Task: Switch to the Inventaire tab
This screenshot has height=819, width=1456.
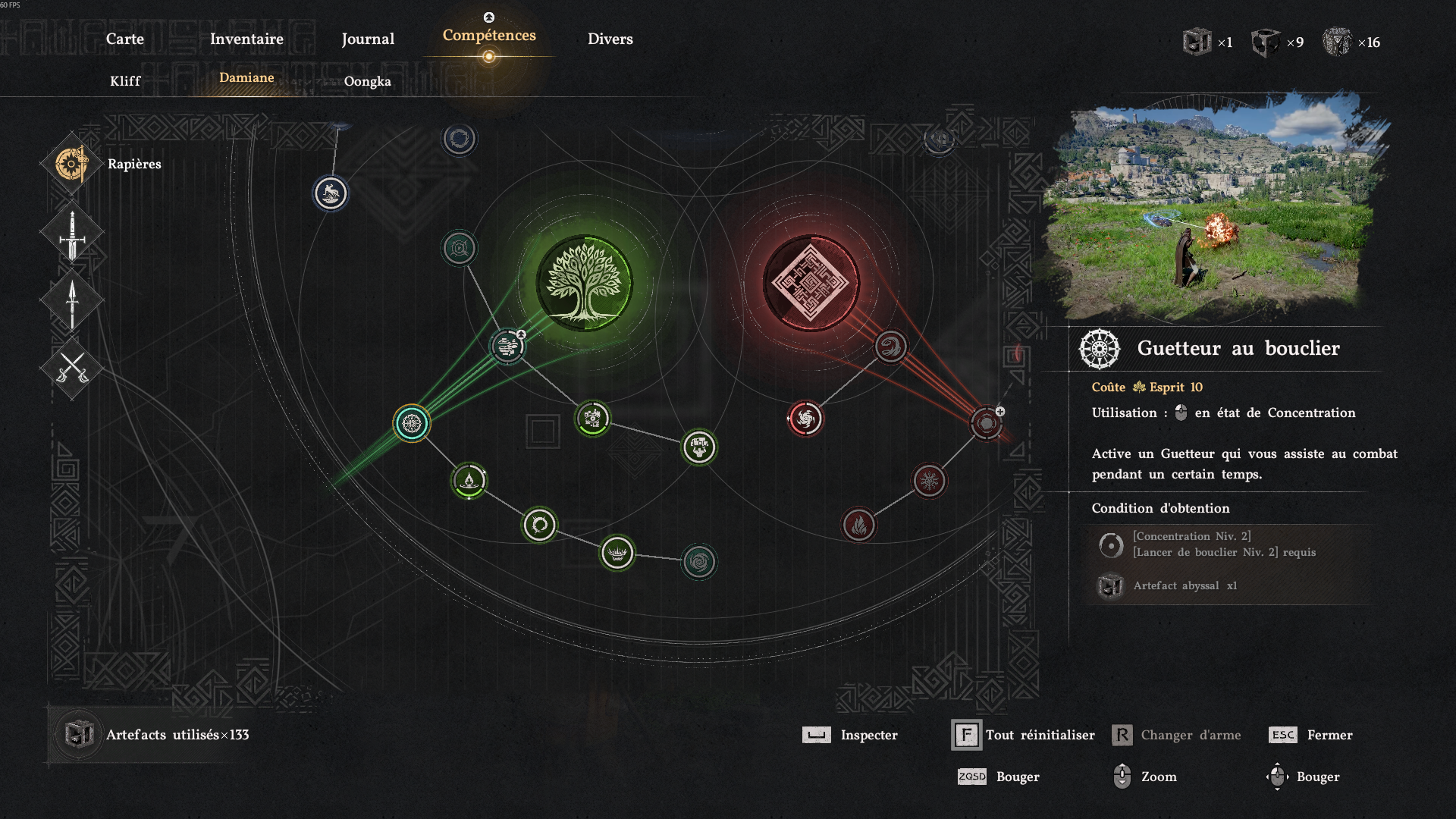Action: pos(246,39)
